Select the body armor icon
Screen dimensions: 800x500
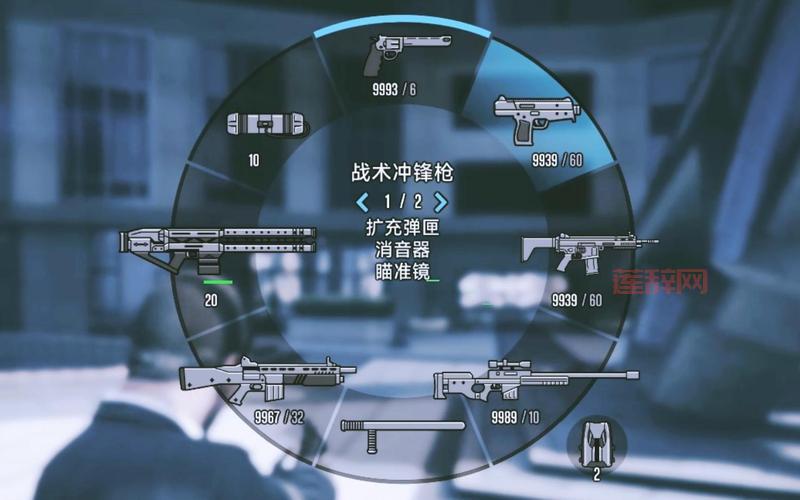pyautogui.click(x=596, y=440)
